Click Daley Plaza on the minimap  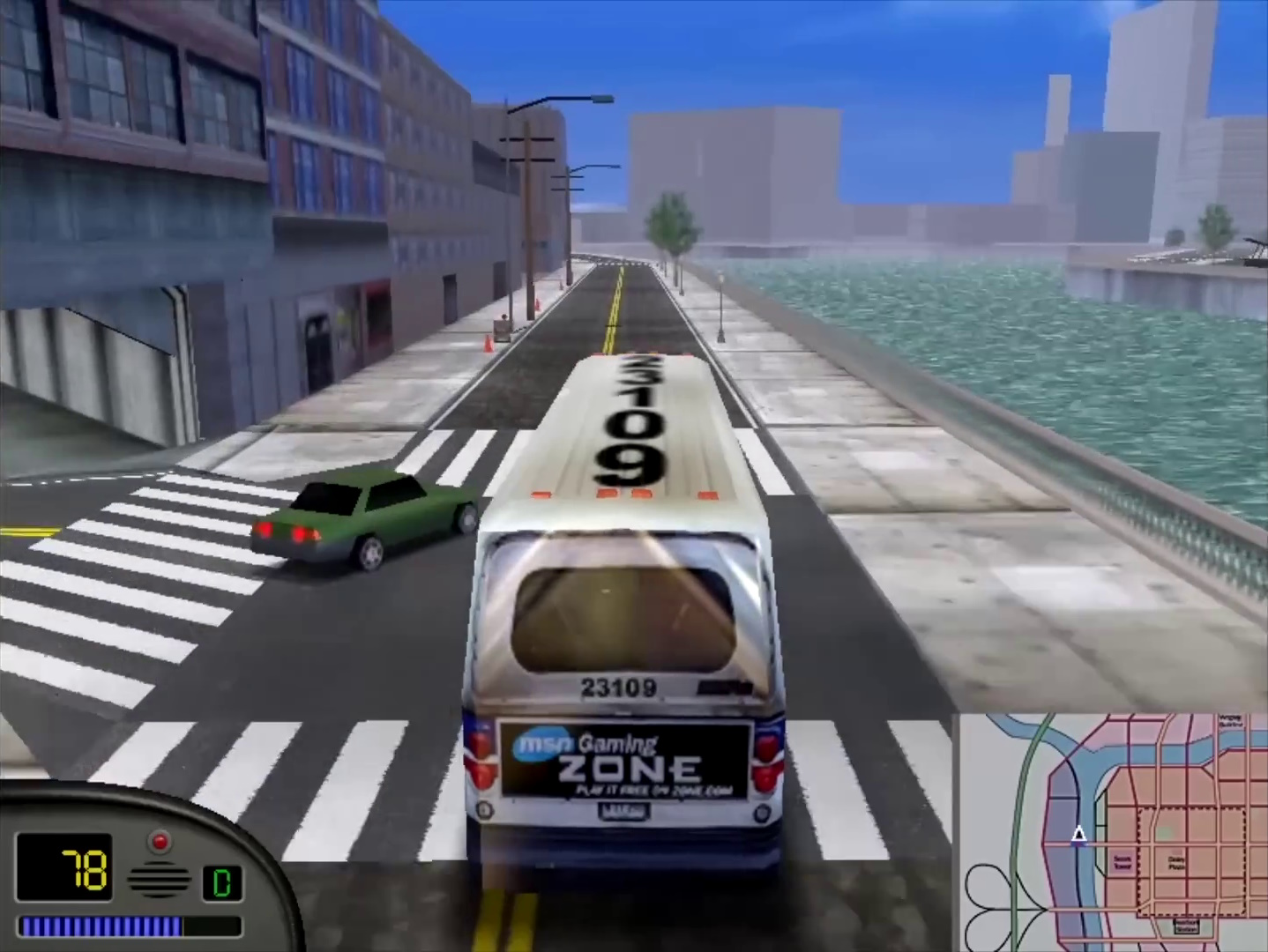pos(1175,863)
